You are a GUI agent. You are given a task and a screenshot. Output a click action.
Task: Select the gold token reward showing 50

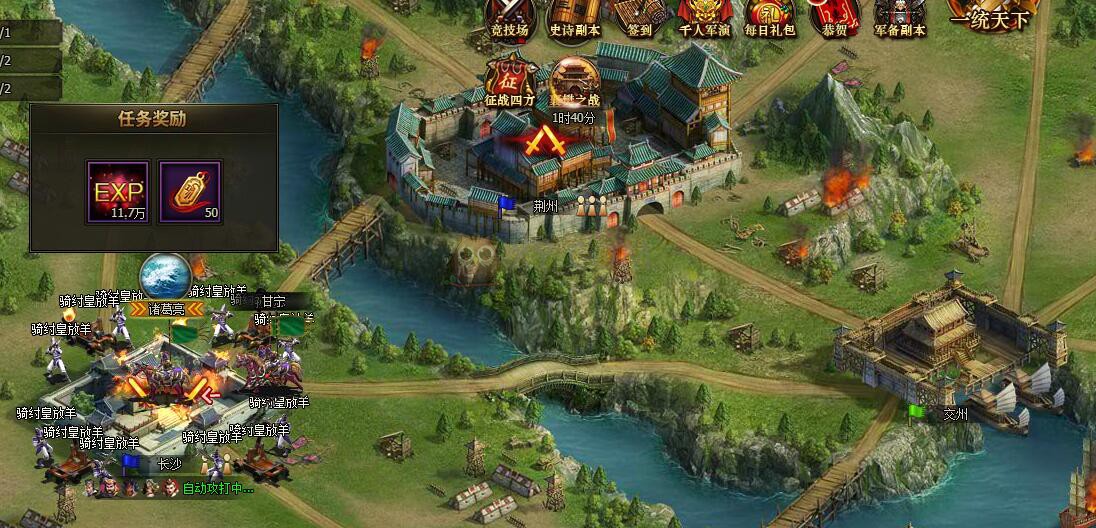click(x=190, y=191)
